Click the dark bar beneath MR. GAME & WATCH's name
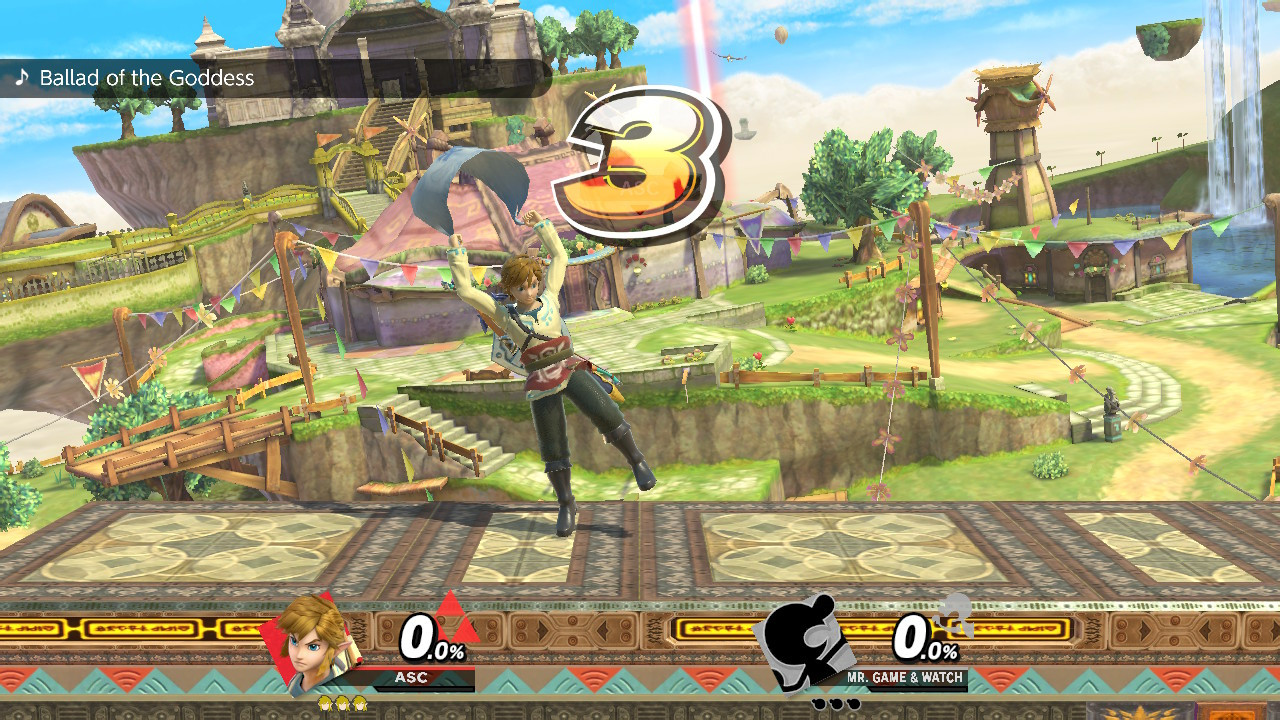The height and width of the screenshot is (720, 1280). point(917,688)
